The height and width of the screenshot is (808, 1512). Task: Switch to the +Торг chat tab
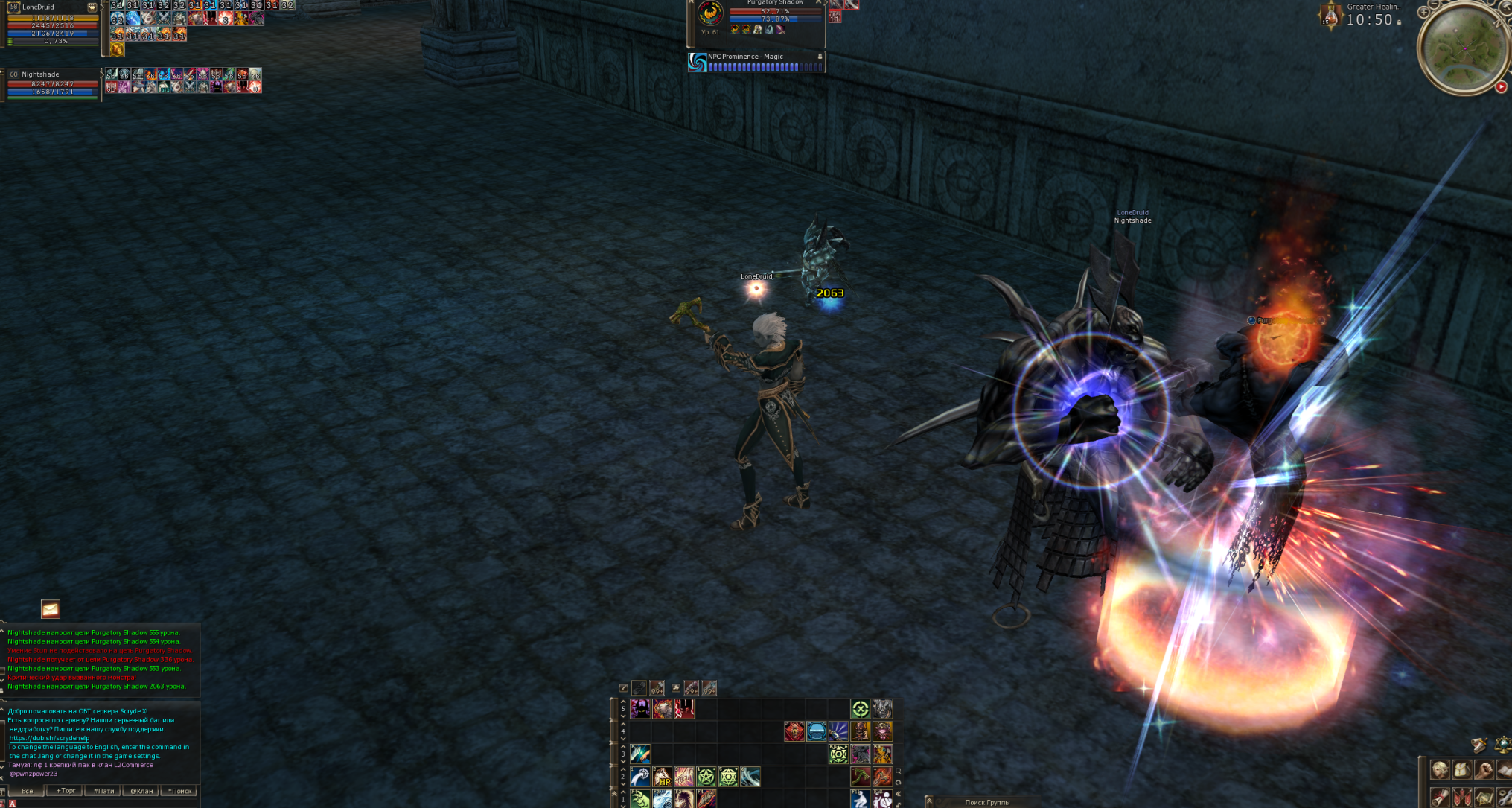click(x=66, y=791)
